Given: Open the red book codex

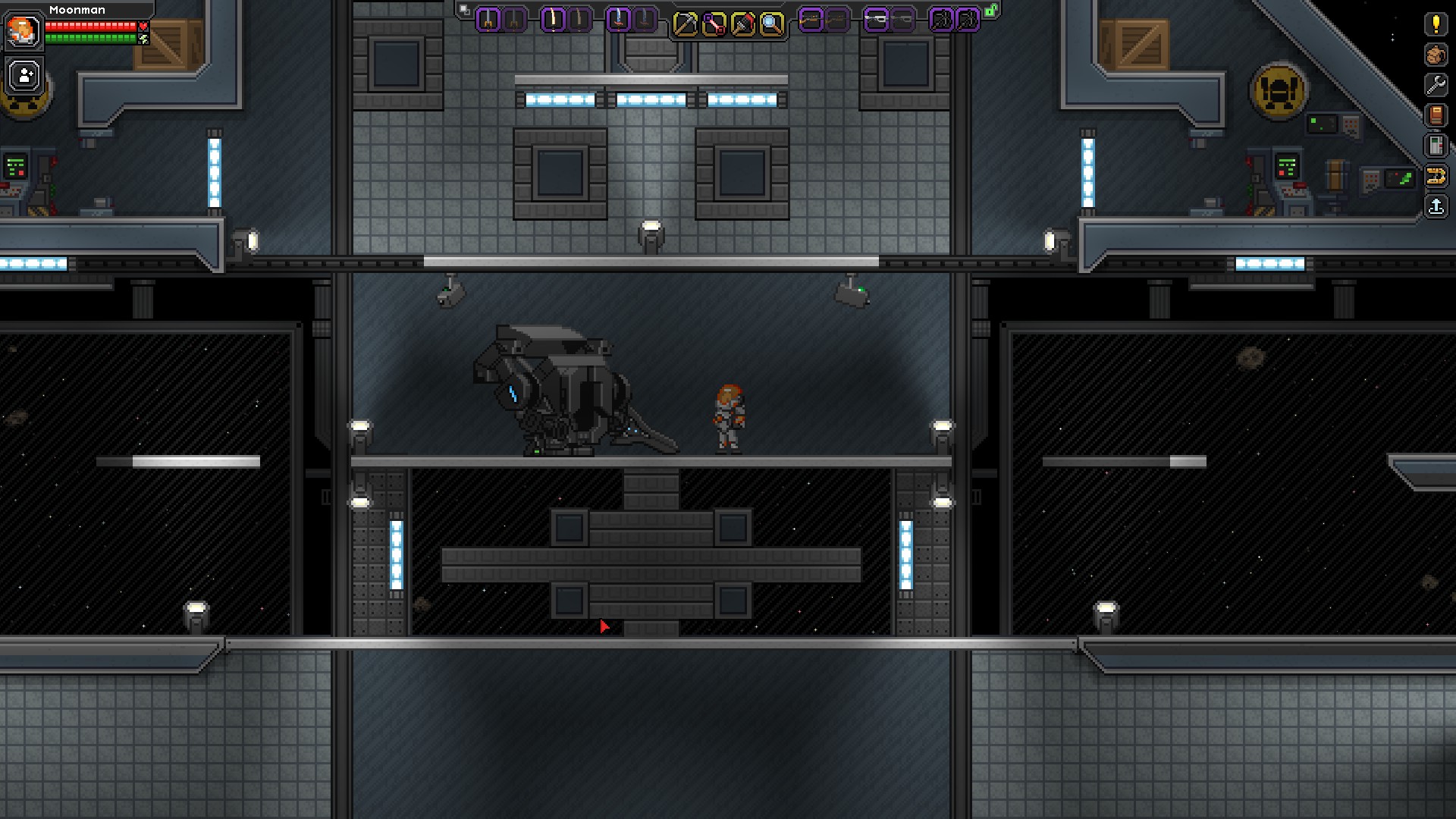Looking at the screenshot, I should point(1436,115).
